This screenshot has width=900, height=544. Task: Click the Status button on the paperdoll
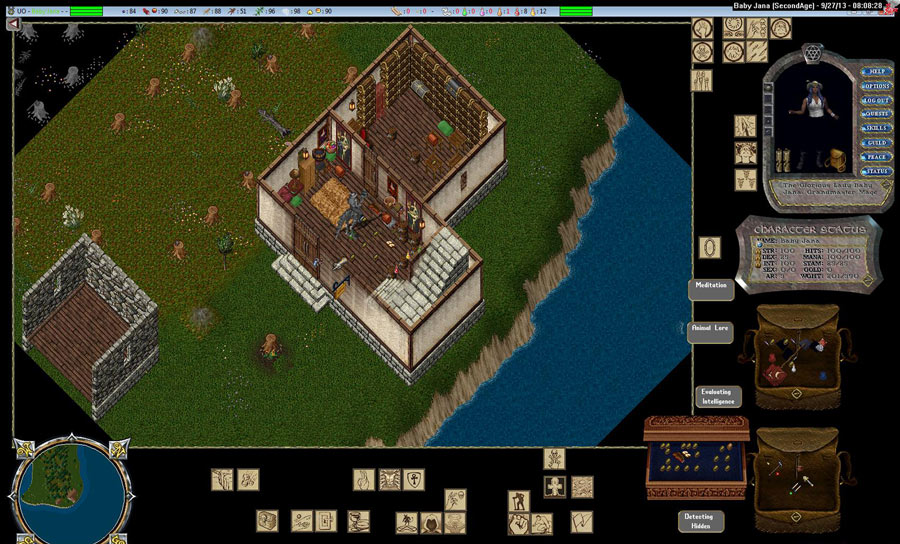pyautogui.click(x=875, y=171)
